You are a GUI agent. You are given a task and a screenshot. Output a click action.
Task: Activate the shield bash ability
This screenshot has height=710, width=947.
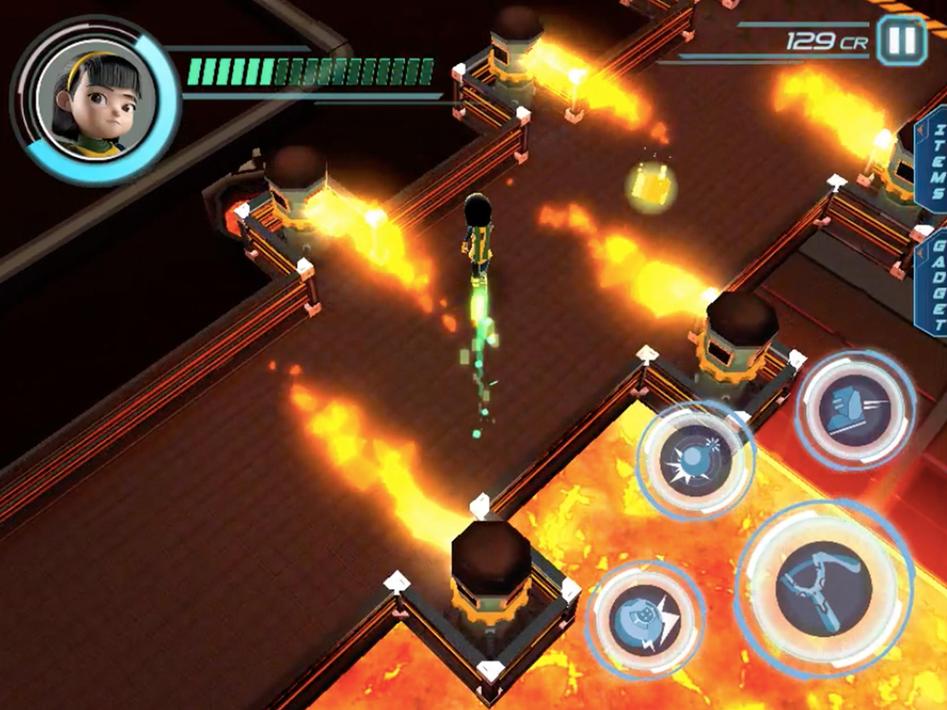point(644,619)
